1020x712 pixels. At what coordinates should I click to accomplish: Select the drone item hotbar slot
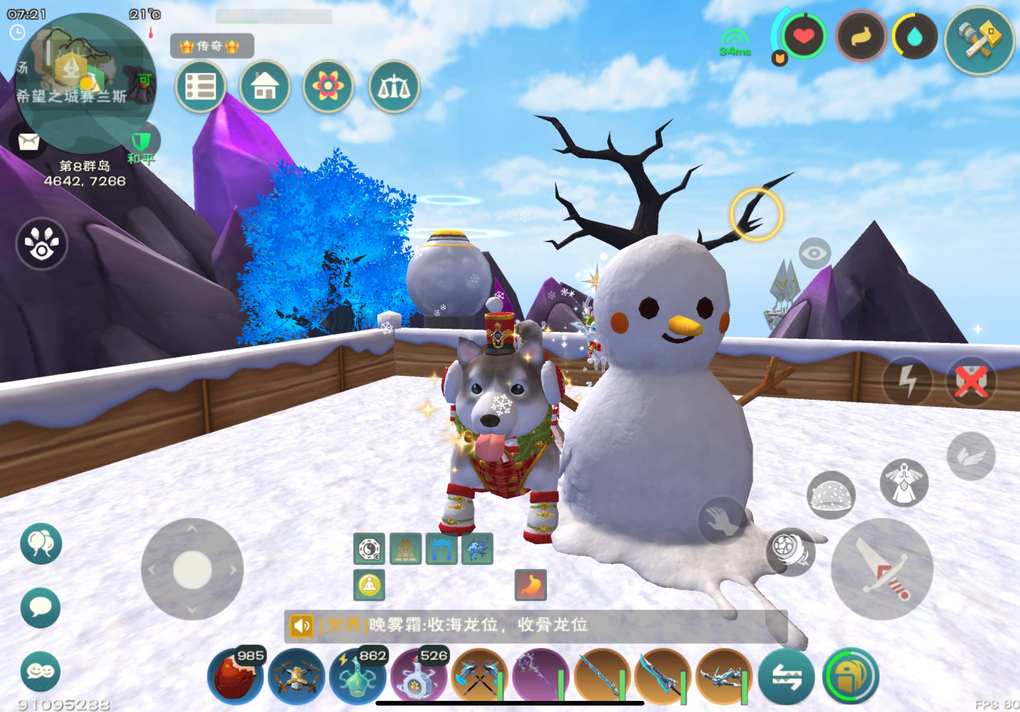point(296,677)
